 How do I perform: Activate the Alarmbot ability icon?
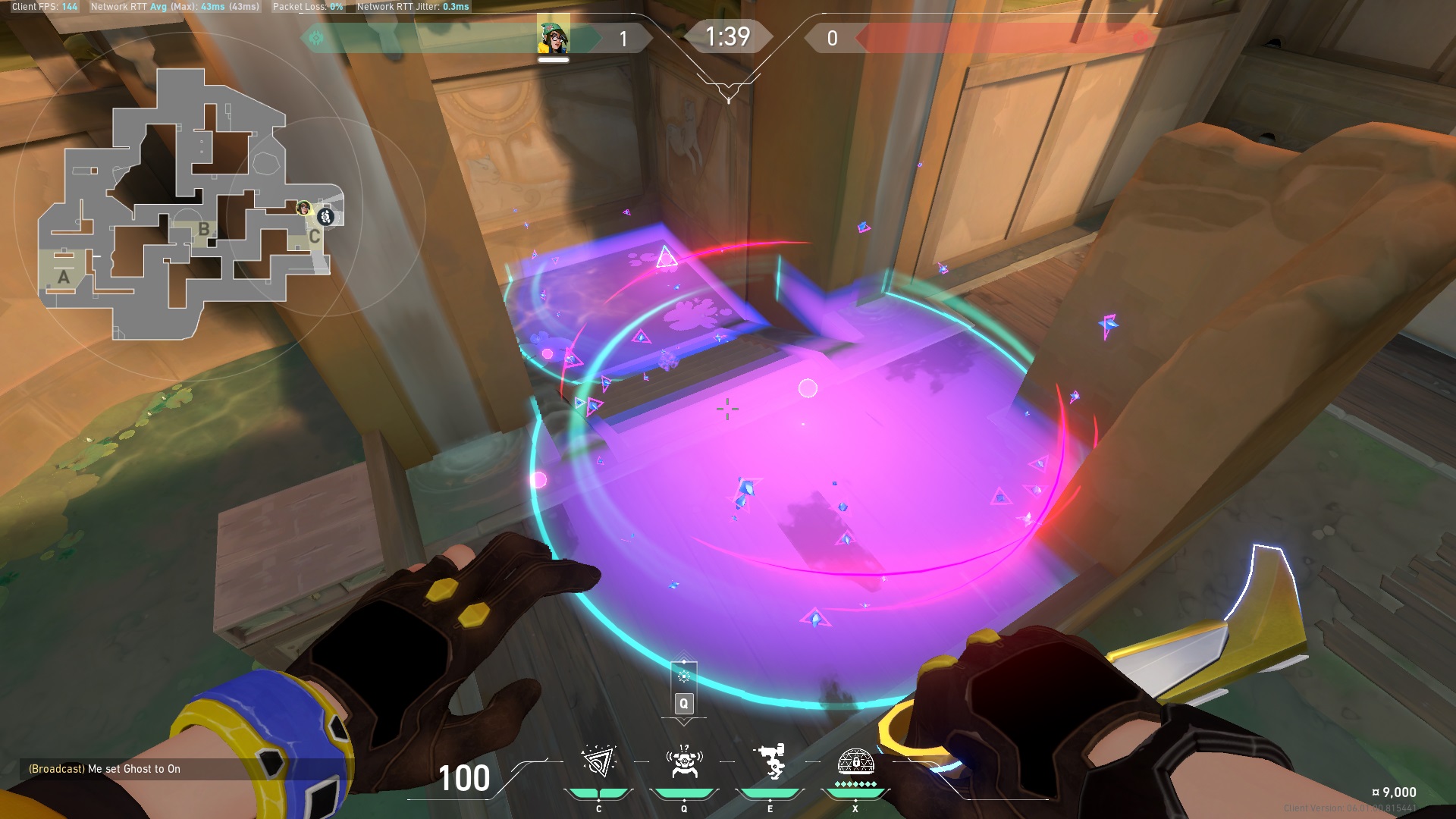pyautogui.click(x=684, y=762)
